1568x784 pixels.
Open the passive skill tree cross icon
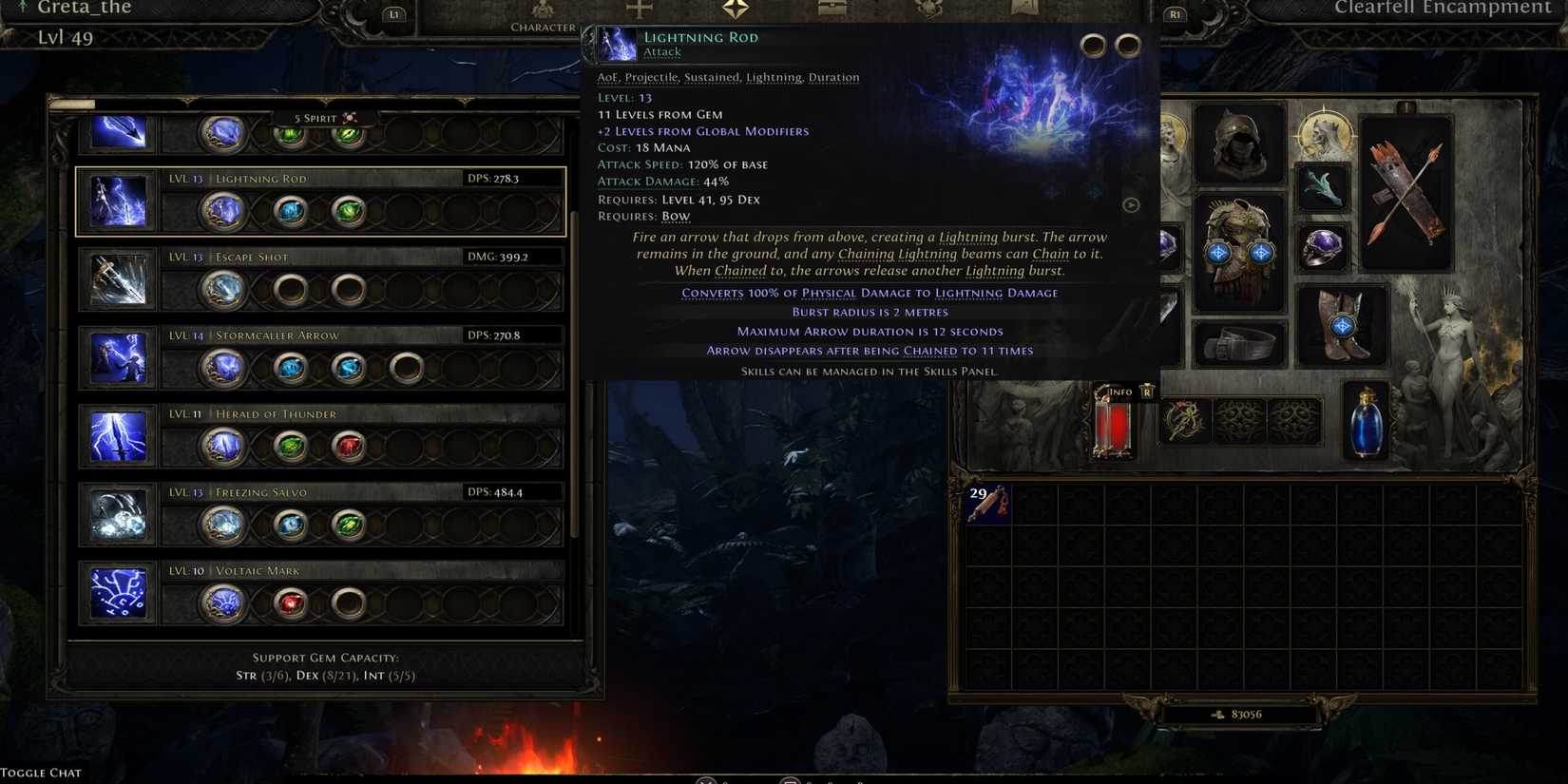pyautogui.click(x=639, y=8)
